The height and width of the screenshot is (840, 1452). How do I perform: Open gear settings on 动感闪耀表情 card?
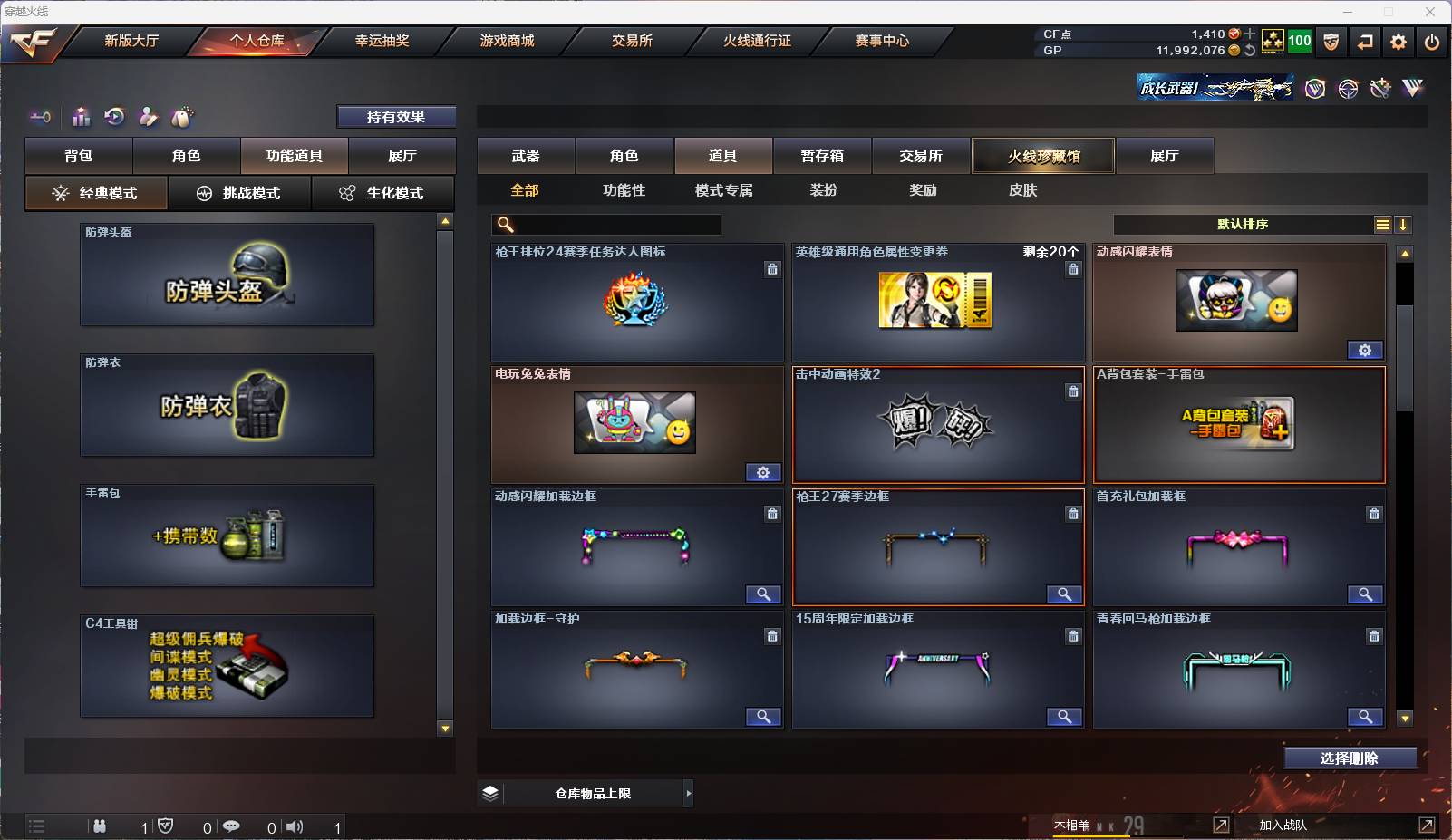[x=1367, y=350]
